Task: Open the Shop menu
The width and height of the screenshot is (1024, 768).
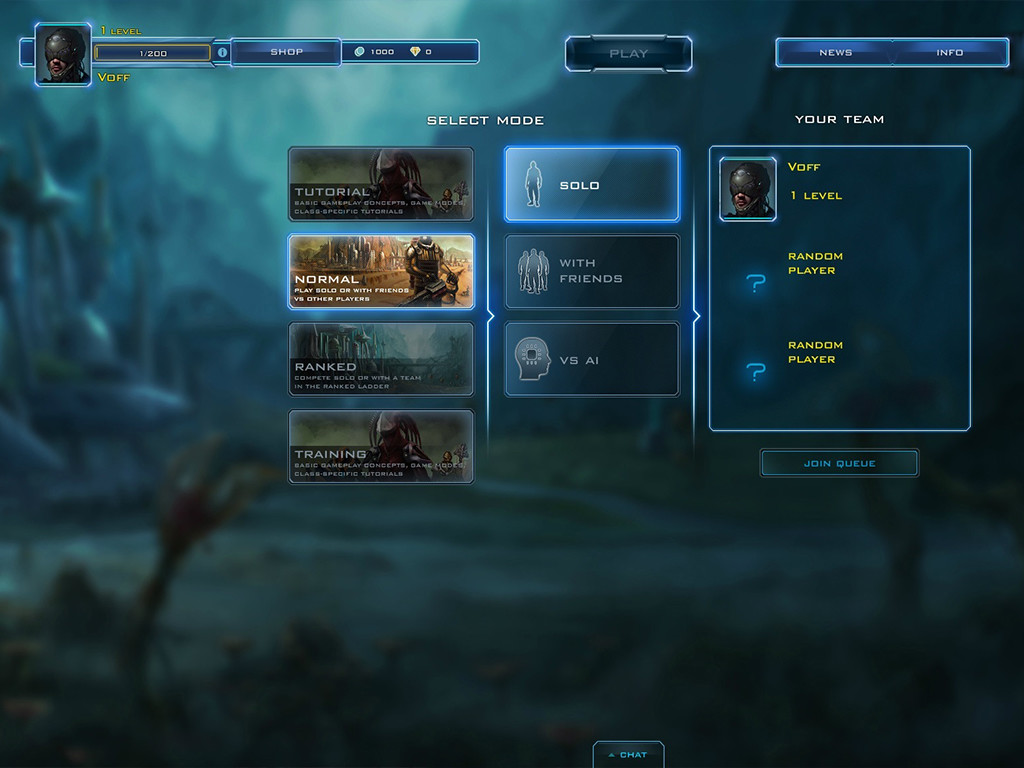Action: [287, 52]
